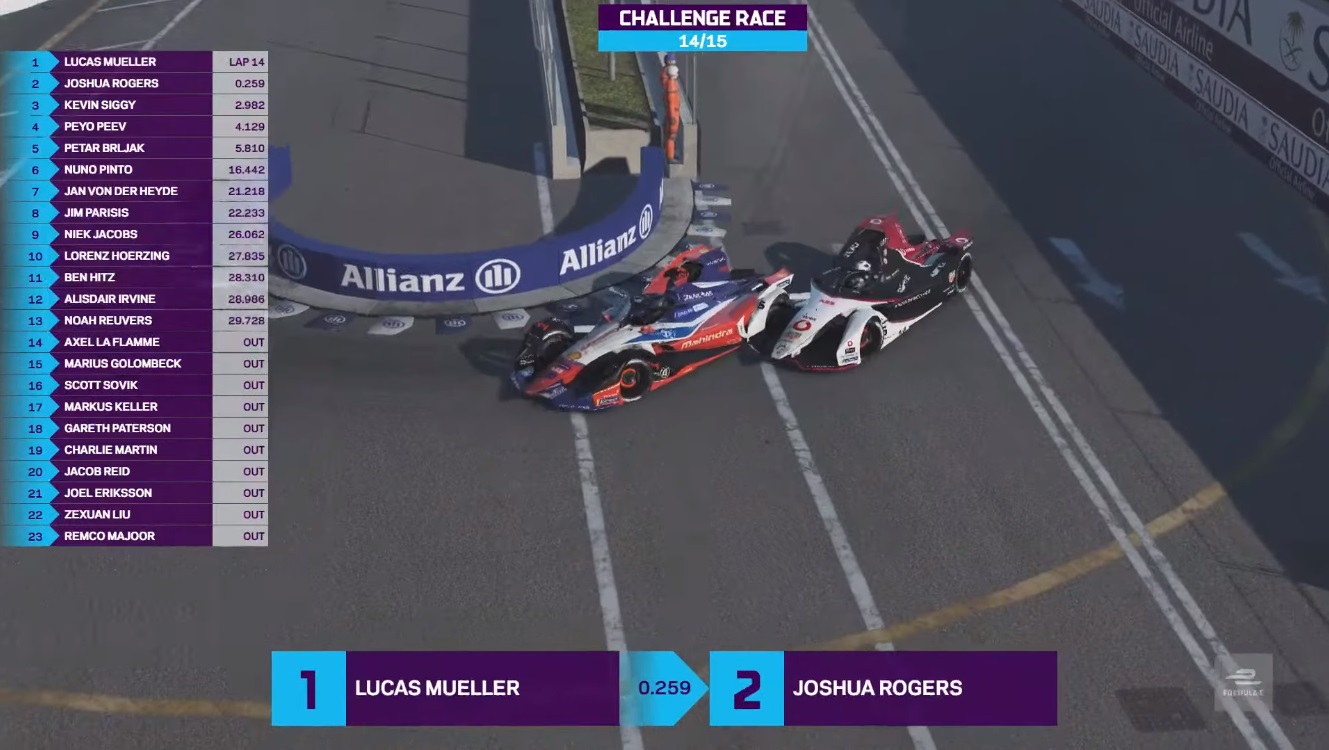Select the bottom Joshua Rogers battle panel
The width and height of the screenshot is (1329, 750).
tap(883, 688)
